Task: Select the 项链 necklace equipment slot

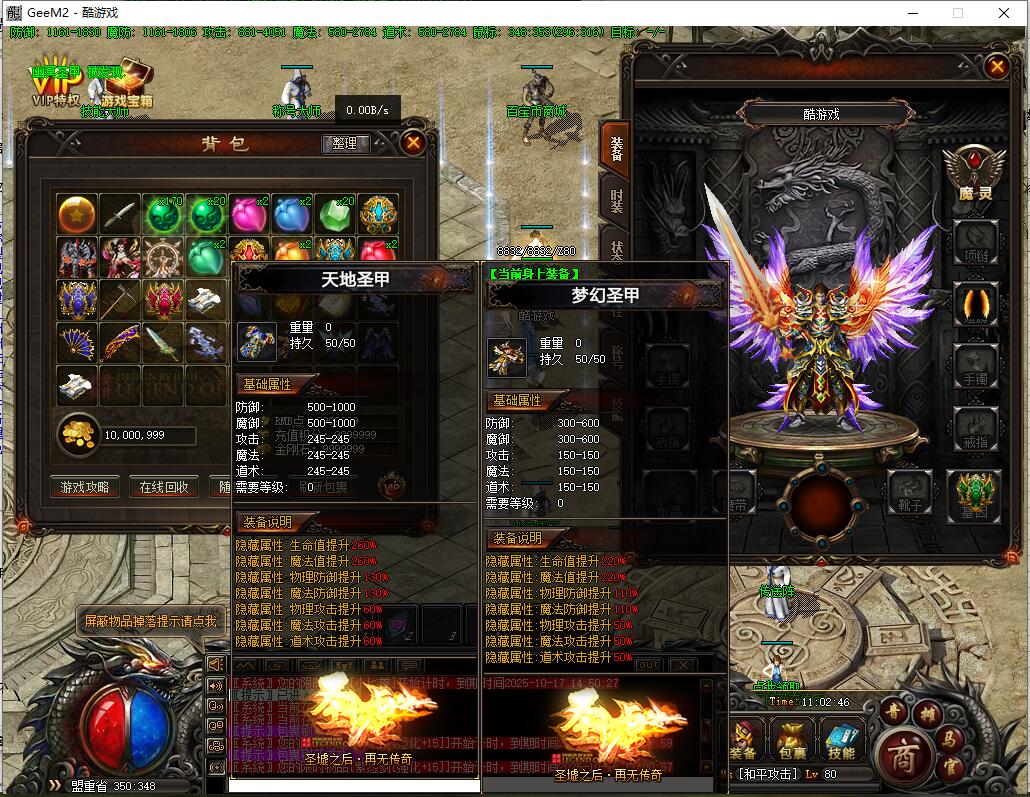Action: pyautogui.click(x=976, y=240)
